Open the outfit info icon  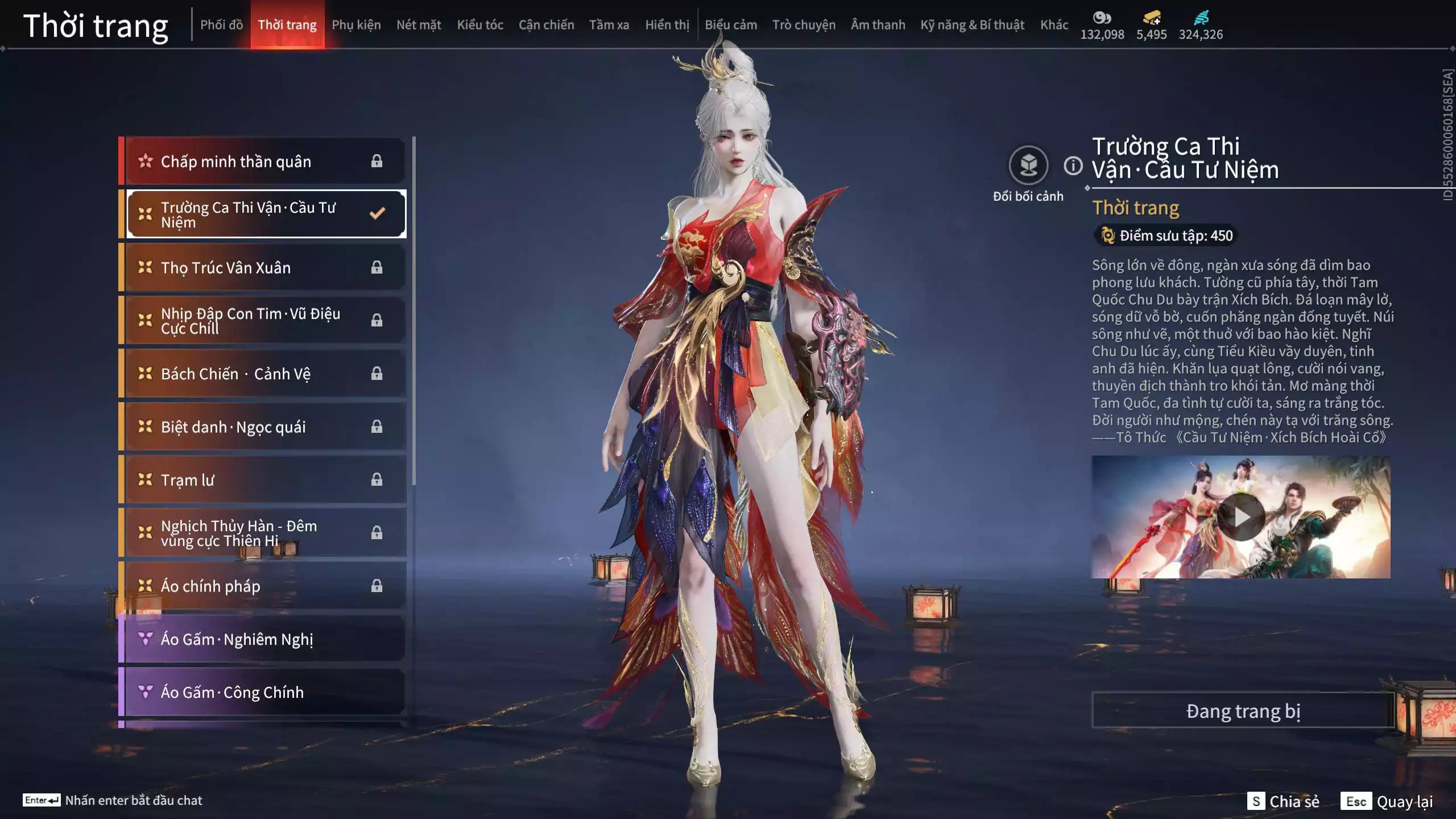coord(1073,166)
